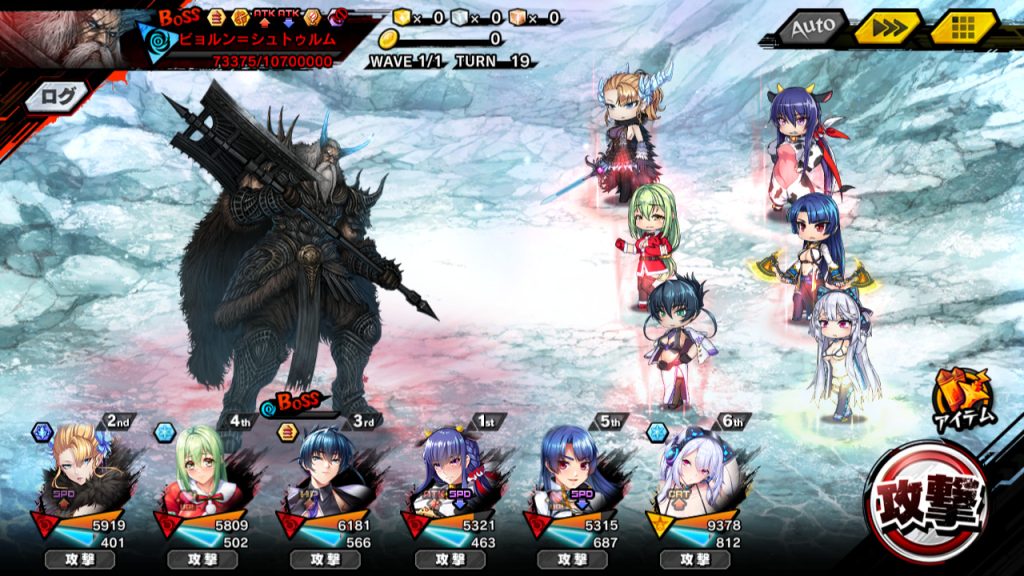Open the battle log (ログ)
1024x576 pixels.
coord(52,97)
